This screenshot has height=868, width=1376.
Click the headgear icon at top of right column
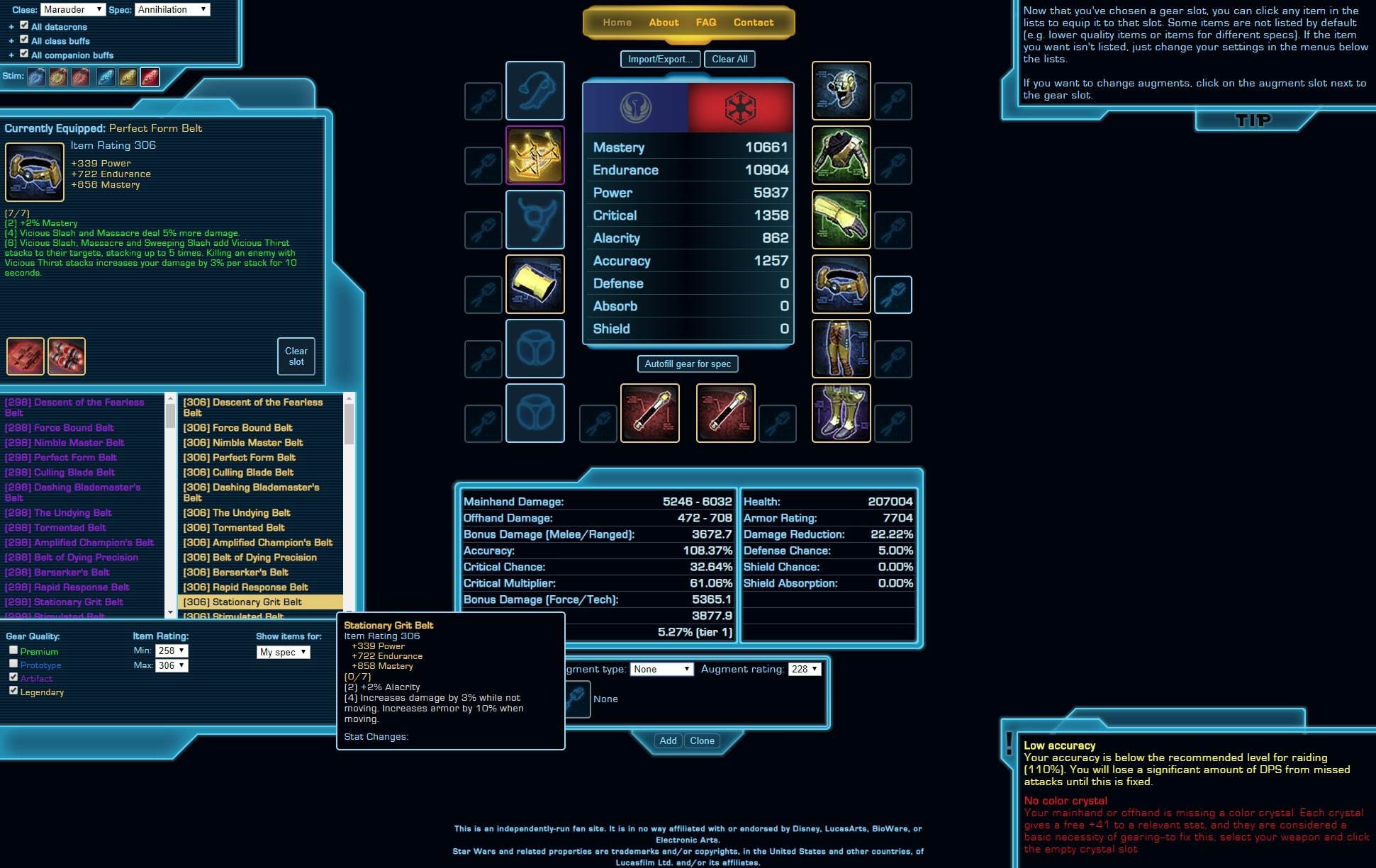coord(841,91)
